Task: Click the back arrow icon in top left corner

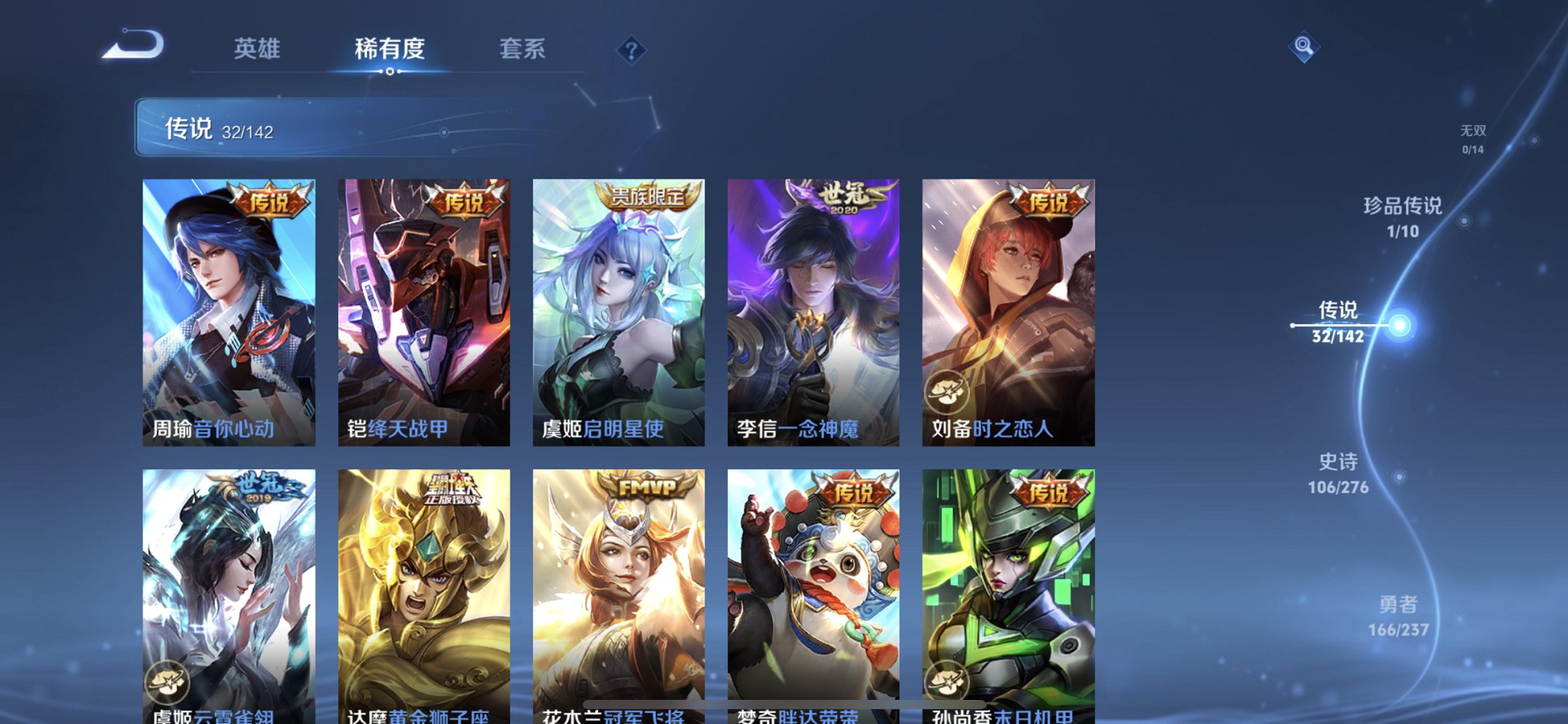Action: point(133,45)
